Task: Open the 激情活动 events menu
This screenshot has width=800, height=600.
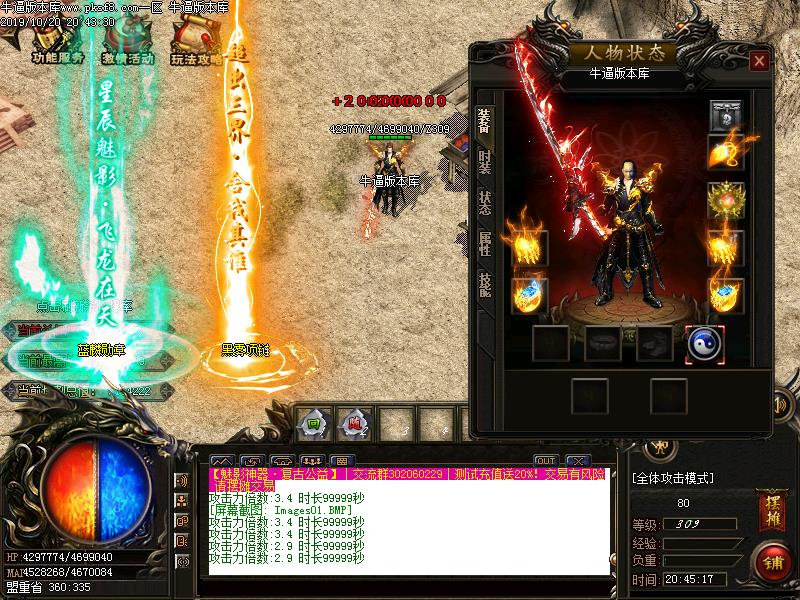Action: [x=127, y=43]
